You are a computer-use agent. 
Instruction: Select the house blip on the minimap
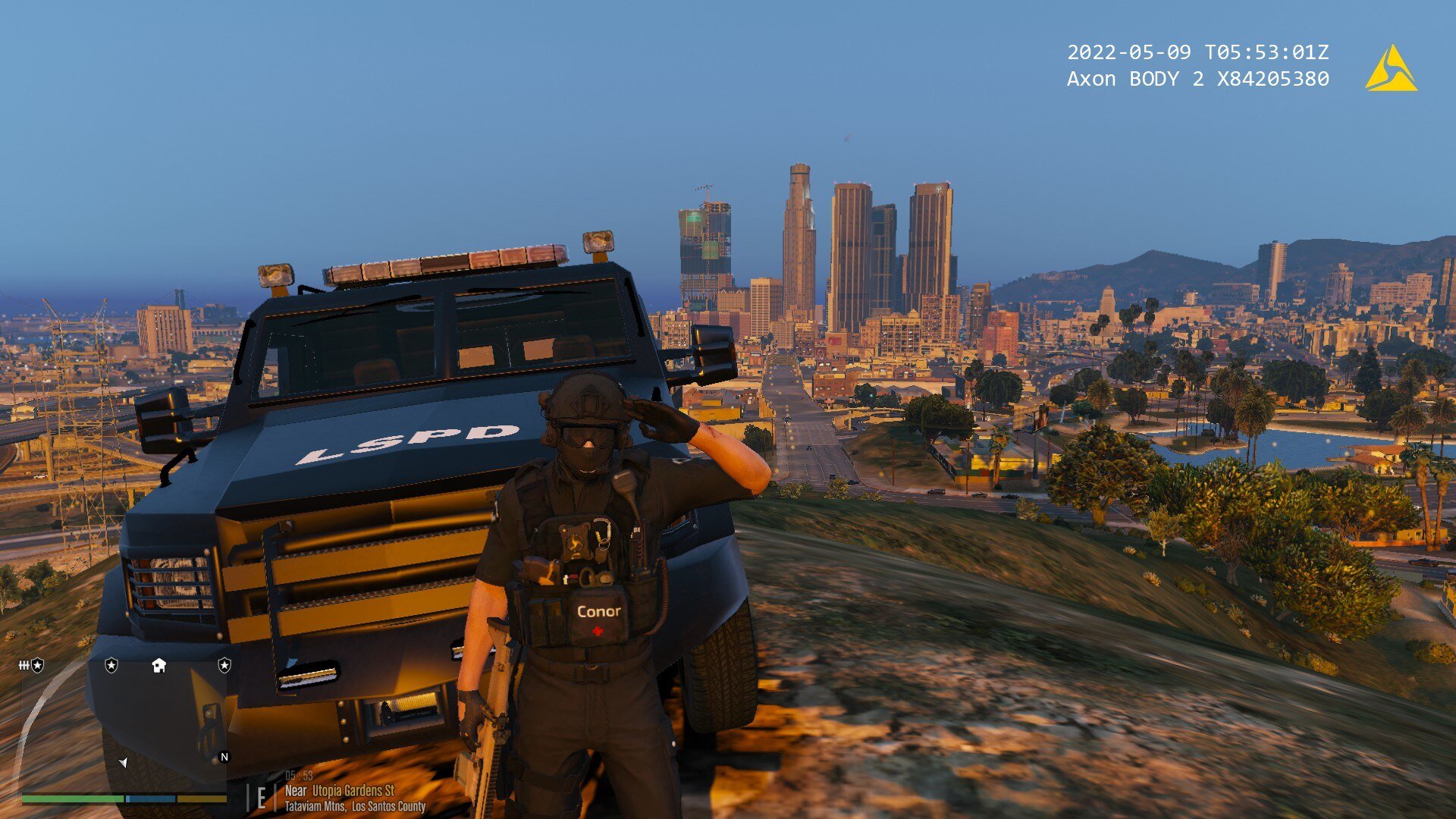coord(158,666)
